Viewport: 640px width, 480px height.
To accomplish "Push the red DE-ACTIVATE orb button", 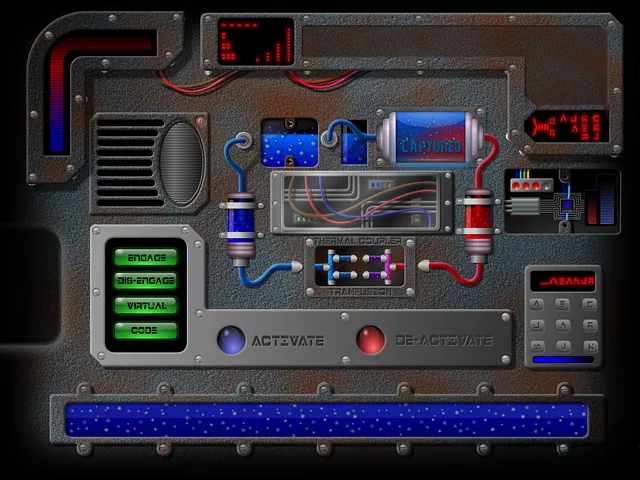I will click(371, 340).
